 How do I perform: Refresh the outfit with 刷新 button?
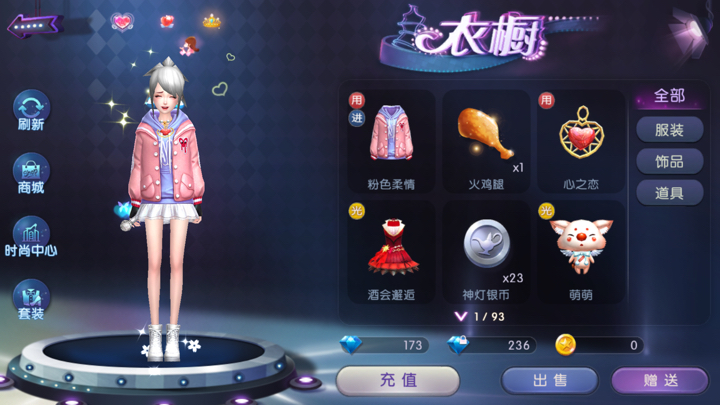coord(31,109)
